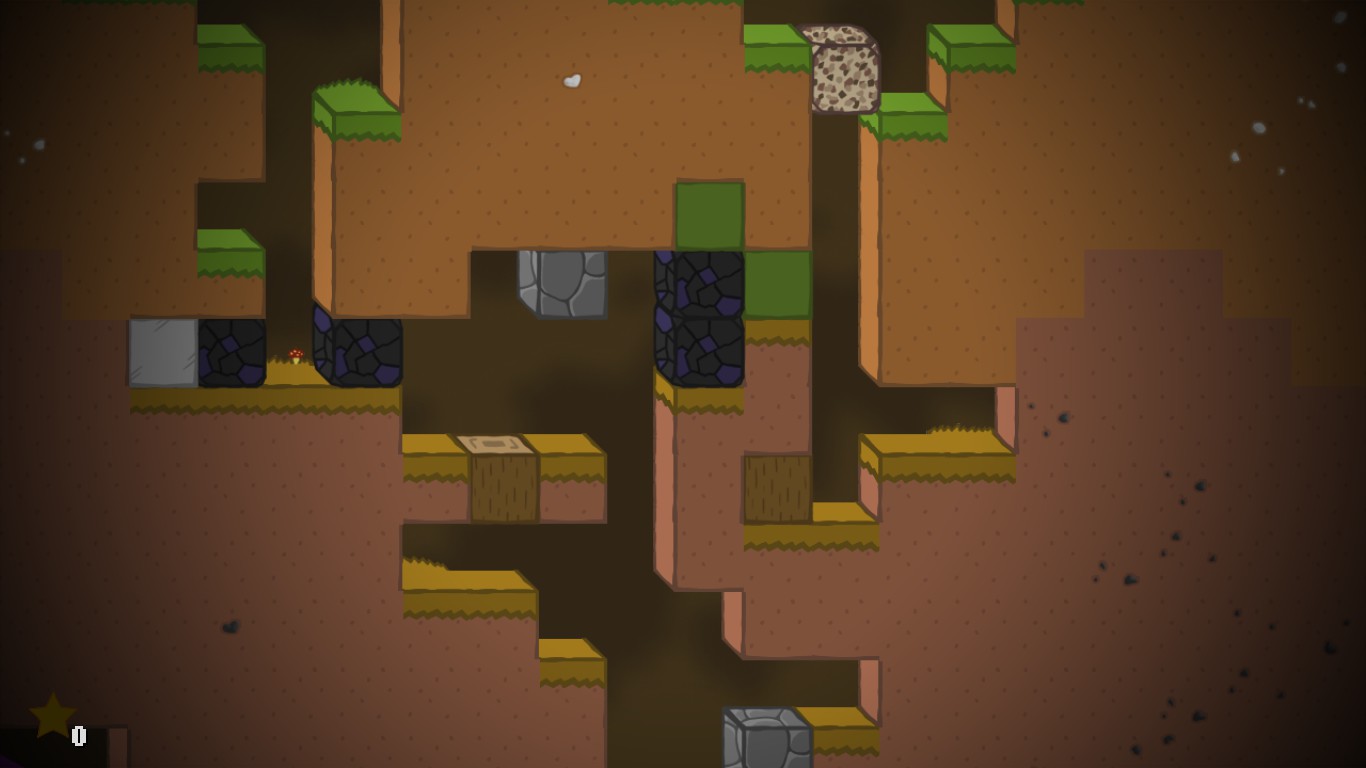Click the star count number zero
Image resolution: width=1366 pixels, height=768 pixels.
tap(78, 735)
